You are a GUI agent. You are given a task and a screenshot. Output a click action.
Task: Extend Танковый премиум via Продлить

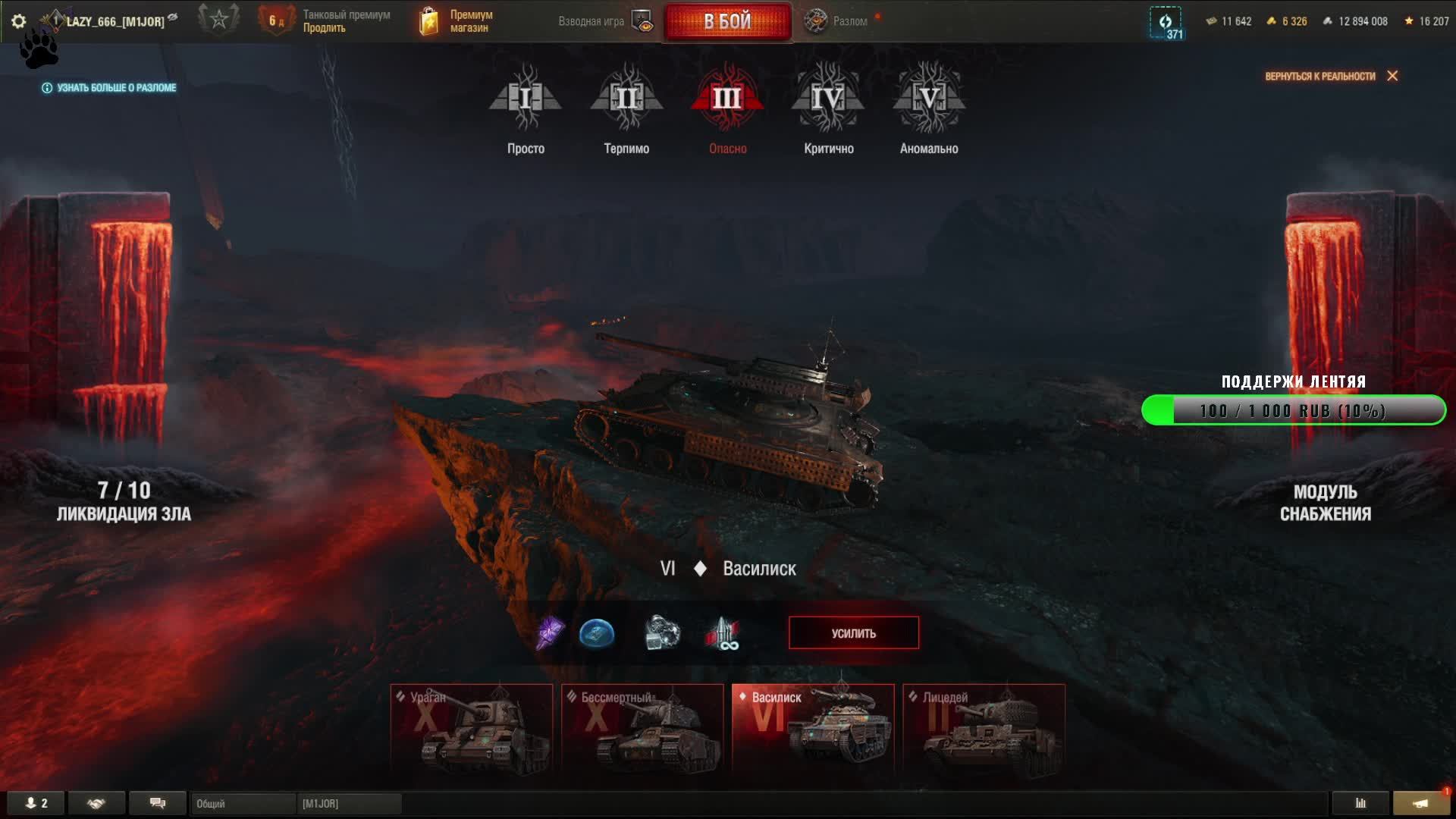[325, 28]
